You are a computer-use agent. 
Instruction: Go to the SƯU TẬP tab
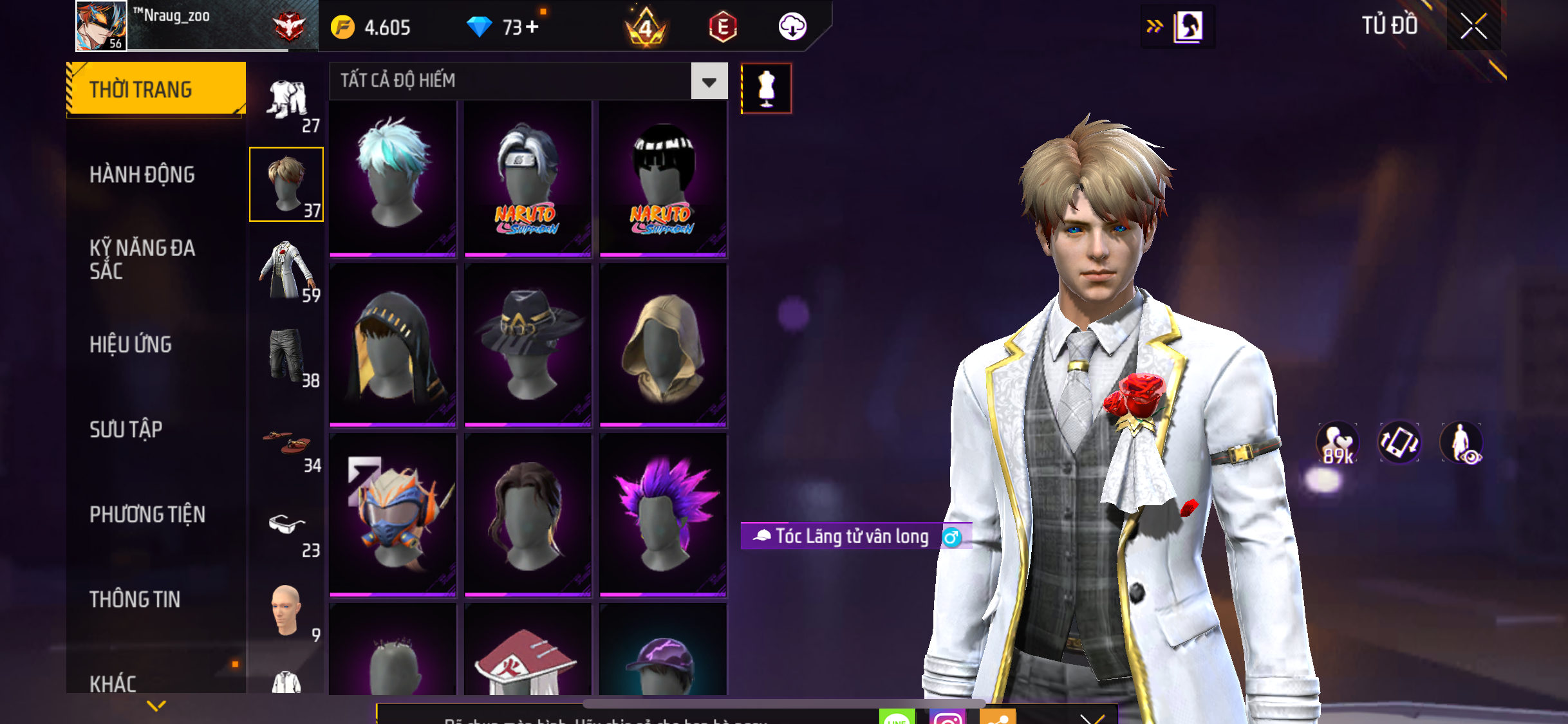126,429
